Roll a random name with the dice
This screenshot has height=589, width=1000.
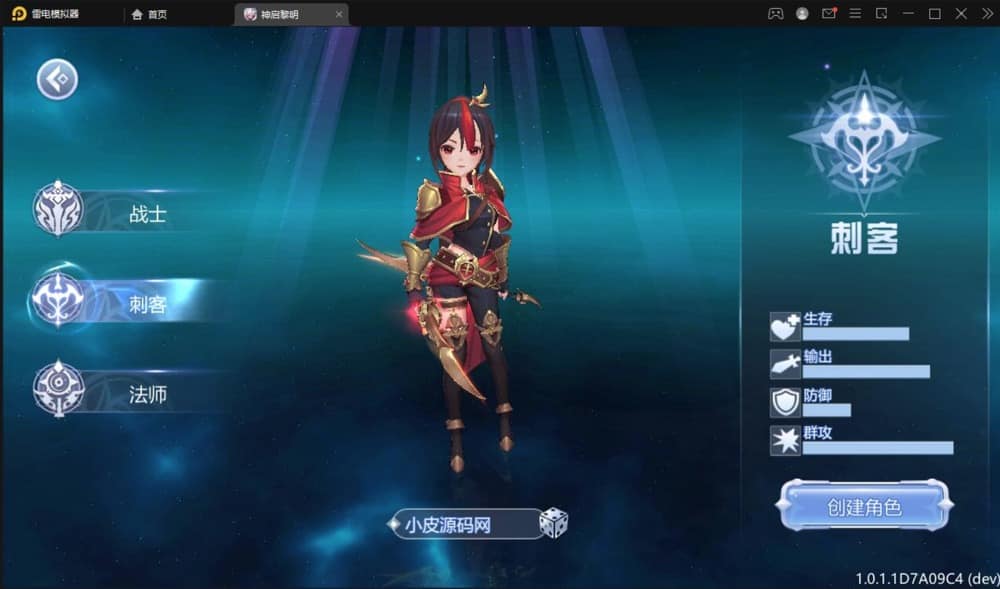(x=553, y=523)
